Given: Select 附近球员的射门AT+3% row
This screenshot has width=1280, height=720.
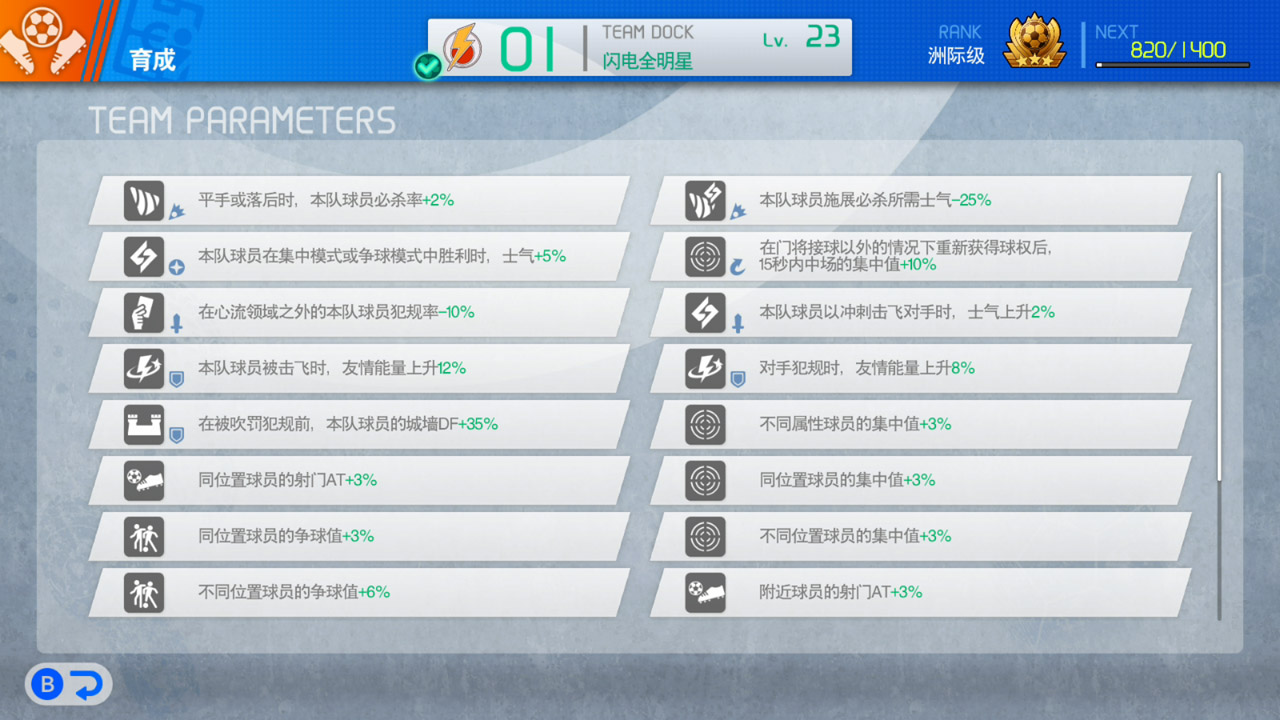Looking at the screenshot, I should tap(920, 592).
